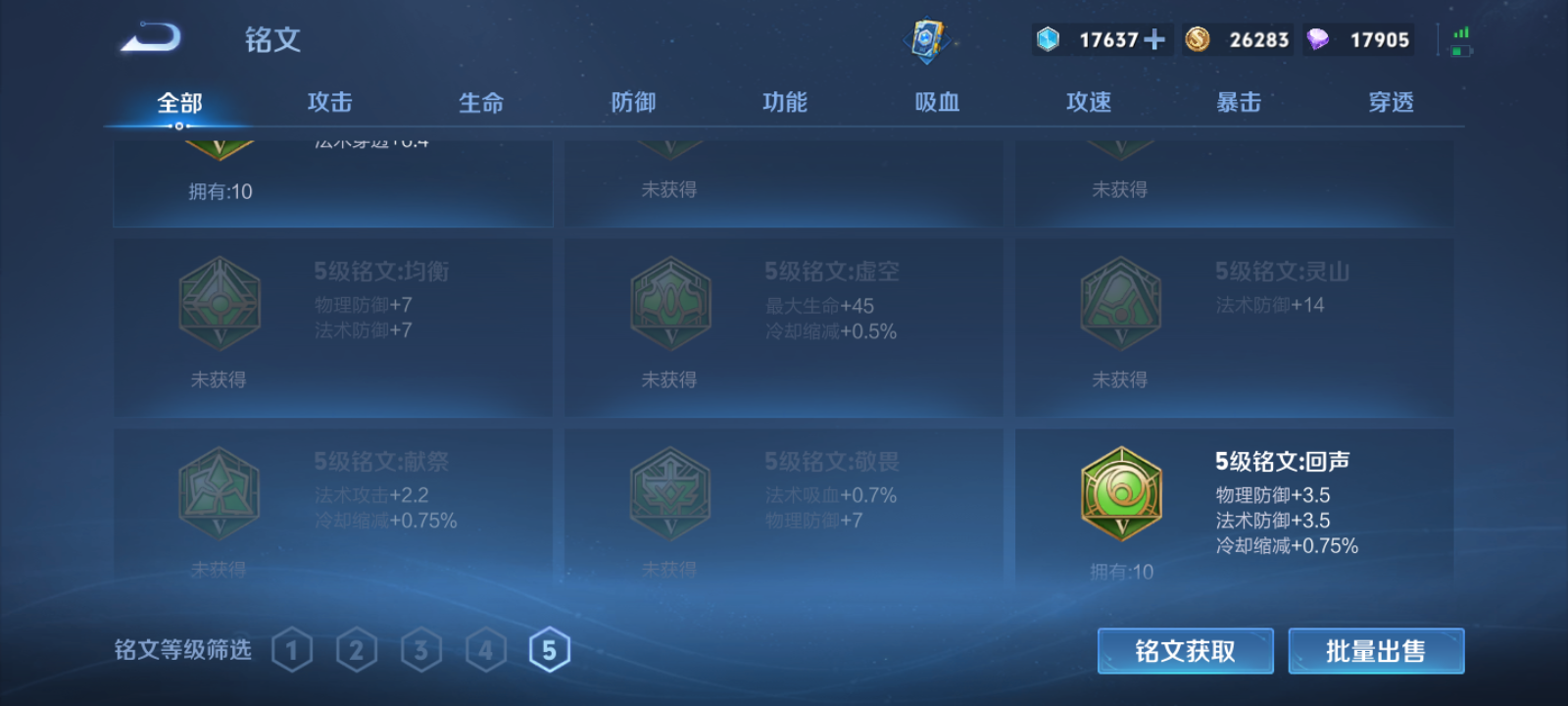Image resolution: width=1568 pixels, height=706 pixels.
Task: Tap the blue card icon at top center
Action: pyautogui.click(x=930, y=39)
